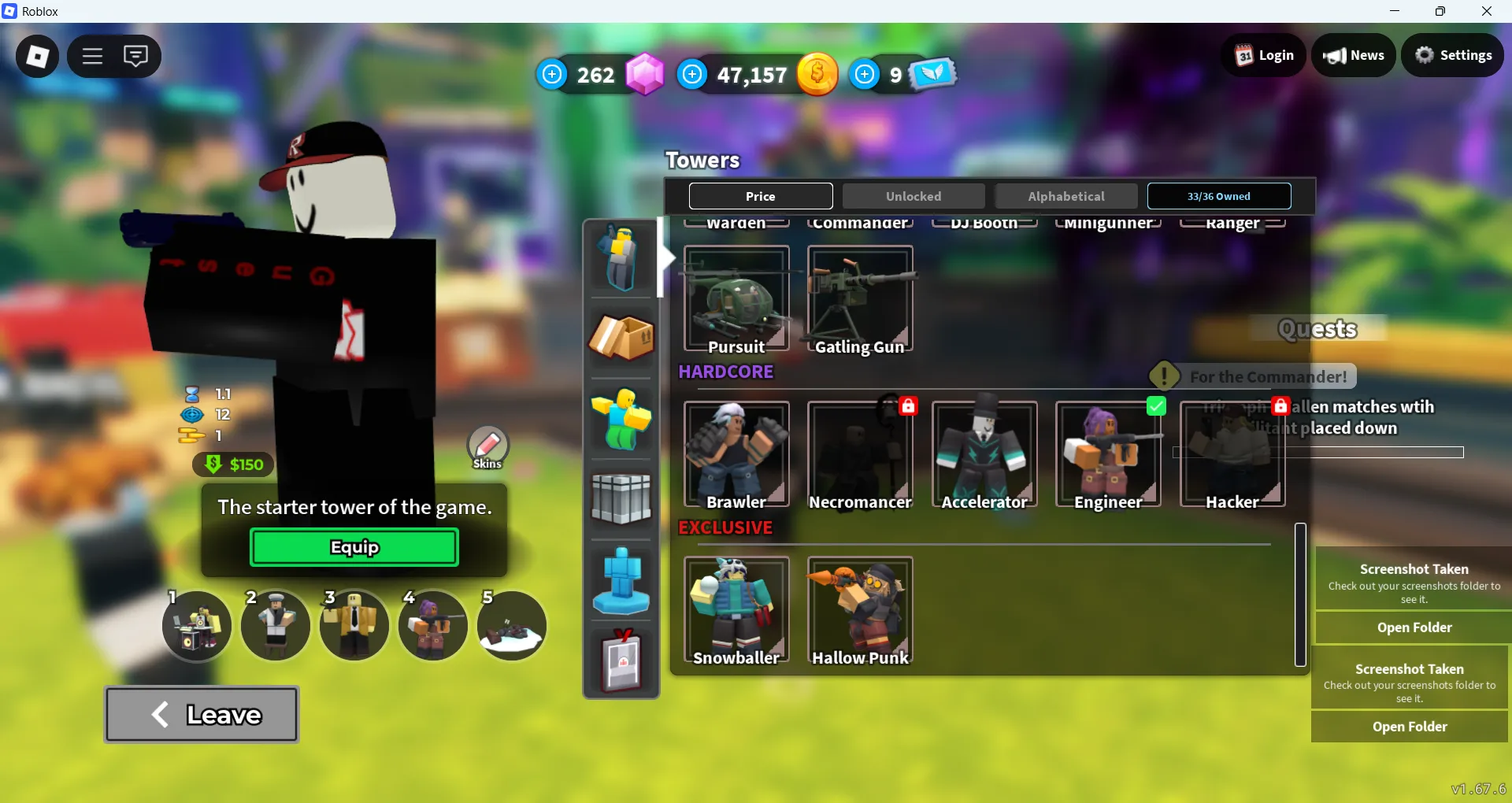
Task: Select the Emotes sidebar icon
Action: pyautogui.click(x=621, y=418)
